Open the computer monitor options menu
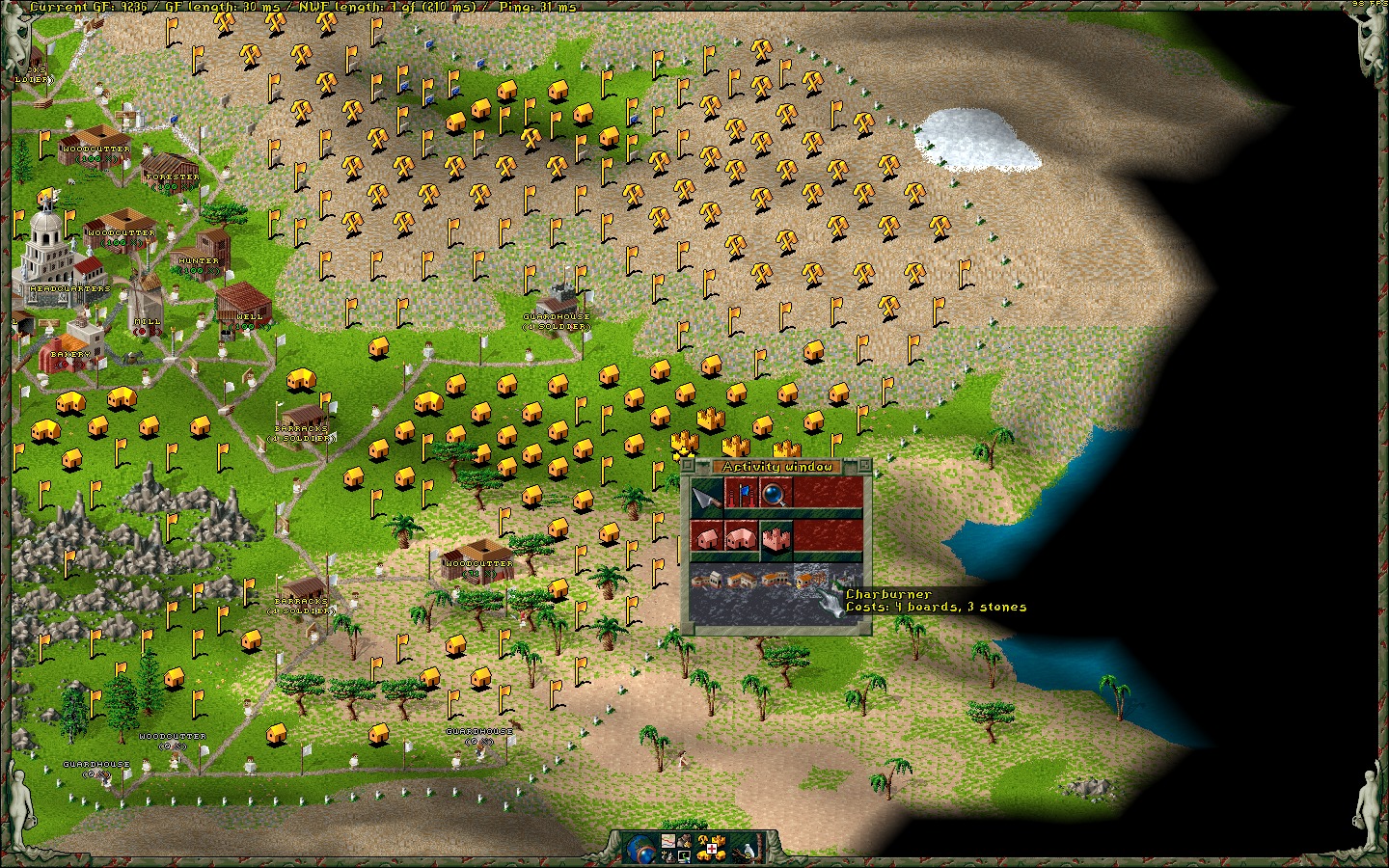This screenshot has width=1389, height=868. [686, 855]
